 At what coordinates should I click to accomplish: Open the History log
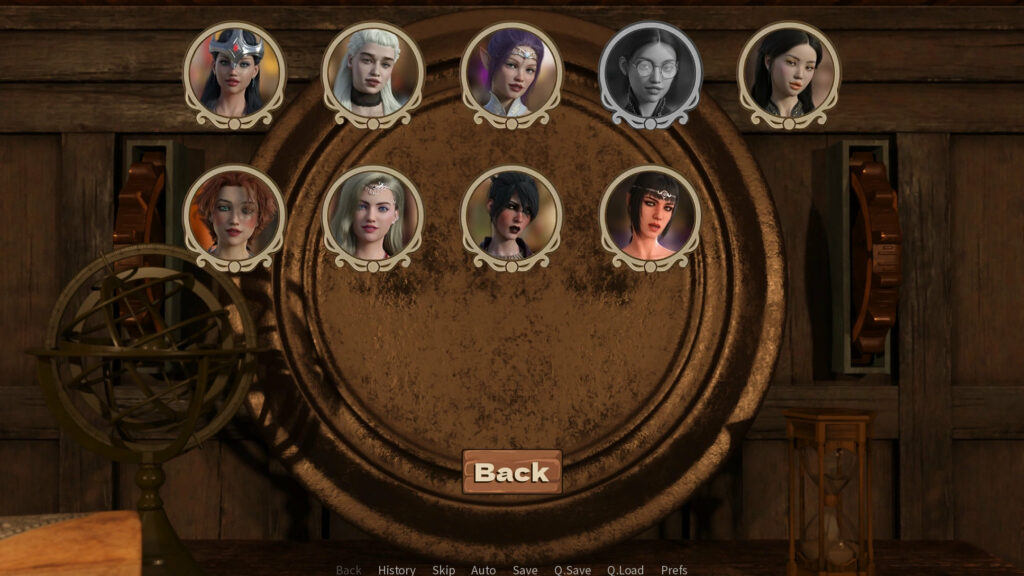tap(397, 570)
